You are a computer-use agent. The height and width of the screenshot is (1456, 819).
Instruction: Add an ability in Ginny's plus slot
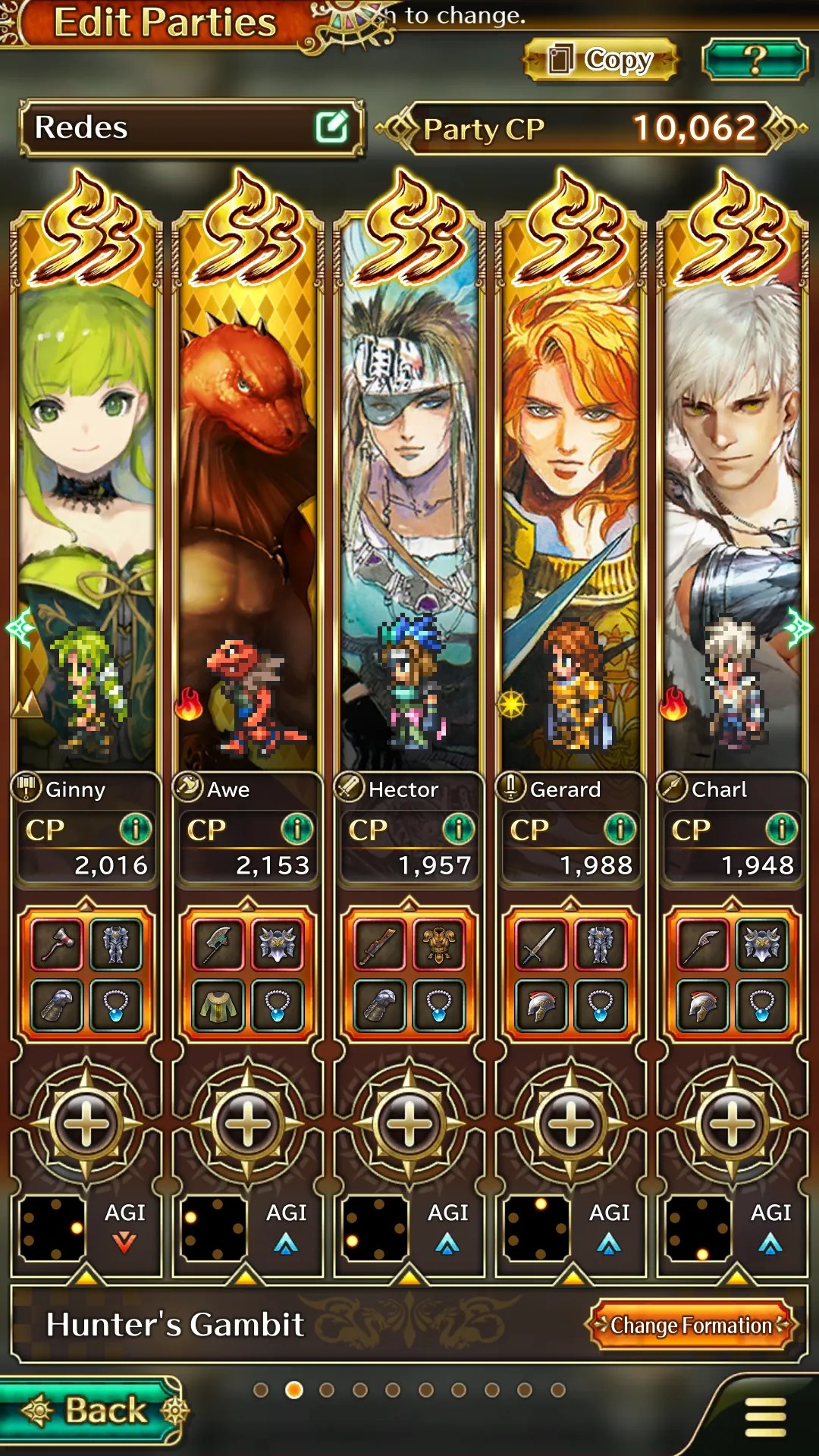tap(86, 1122)
